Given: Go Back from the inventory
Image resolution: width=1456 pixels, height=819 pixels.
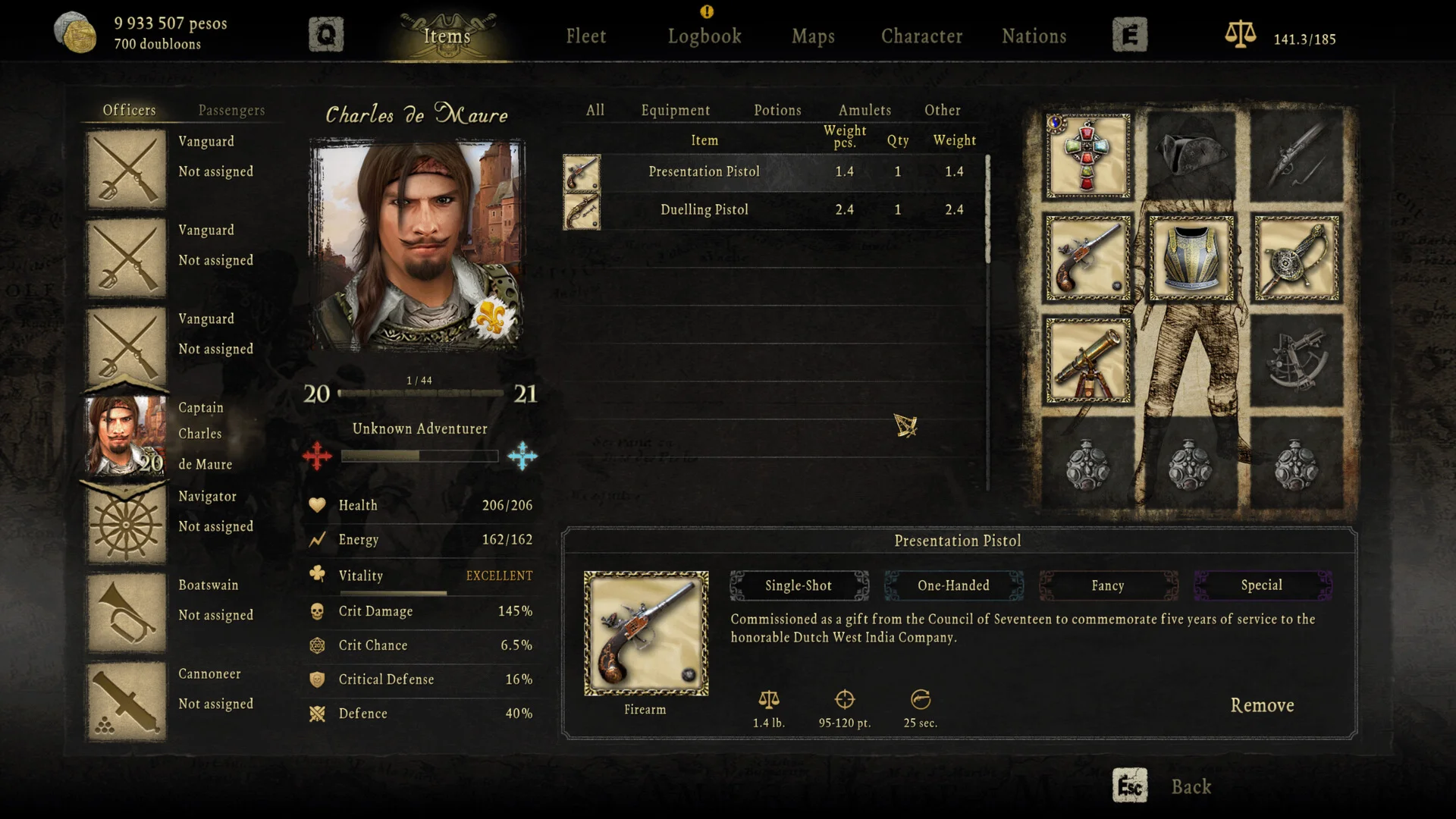Looking at the screenshot, I should point(1191,786).
